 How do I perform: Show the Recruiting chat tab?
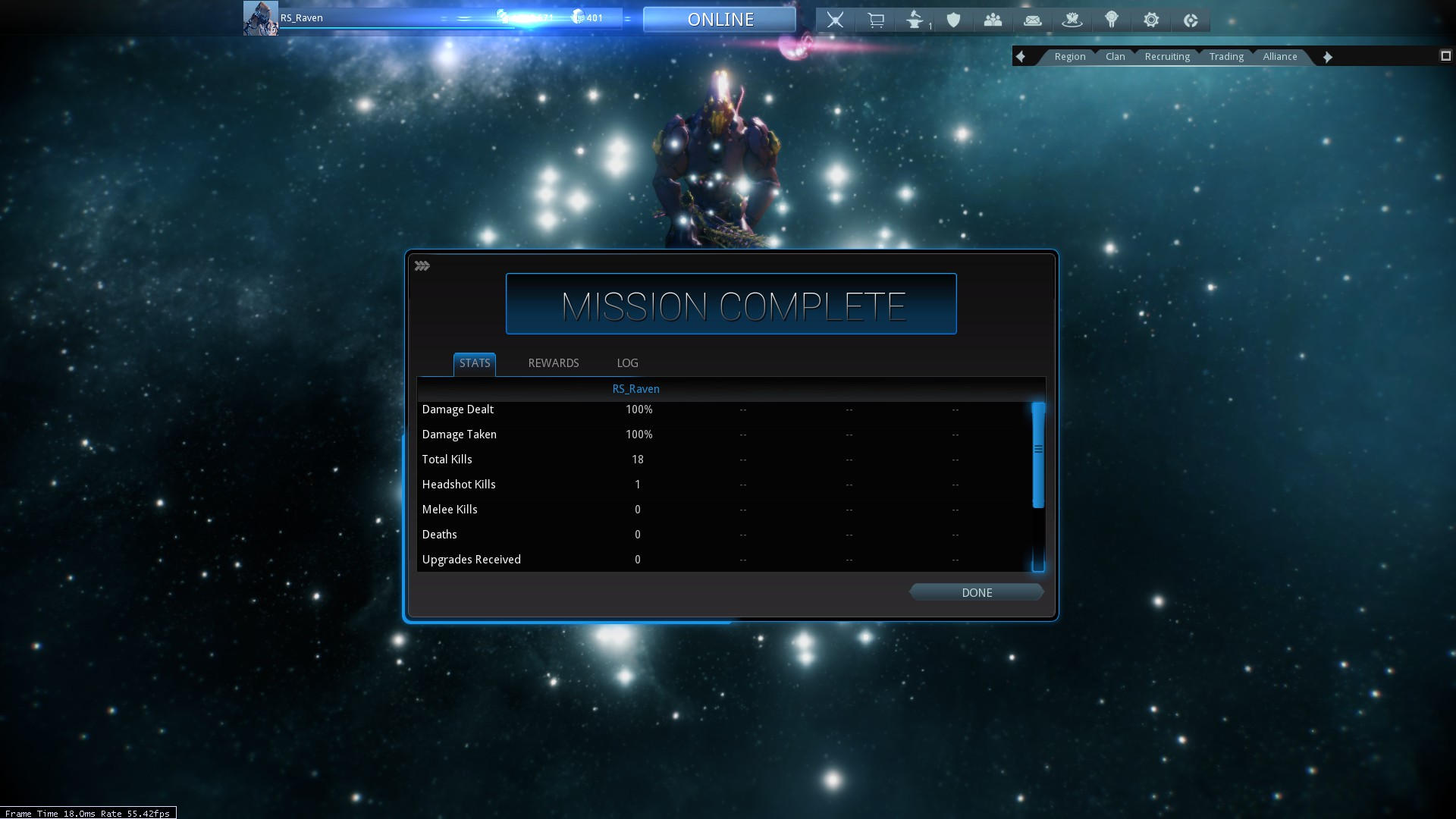[x=1166, y=57]
